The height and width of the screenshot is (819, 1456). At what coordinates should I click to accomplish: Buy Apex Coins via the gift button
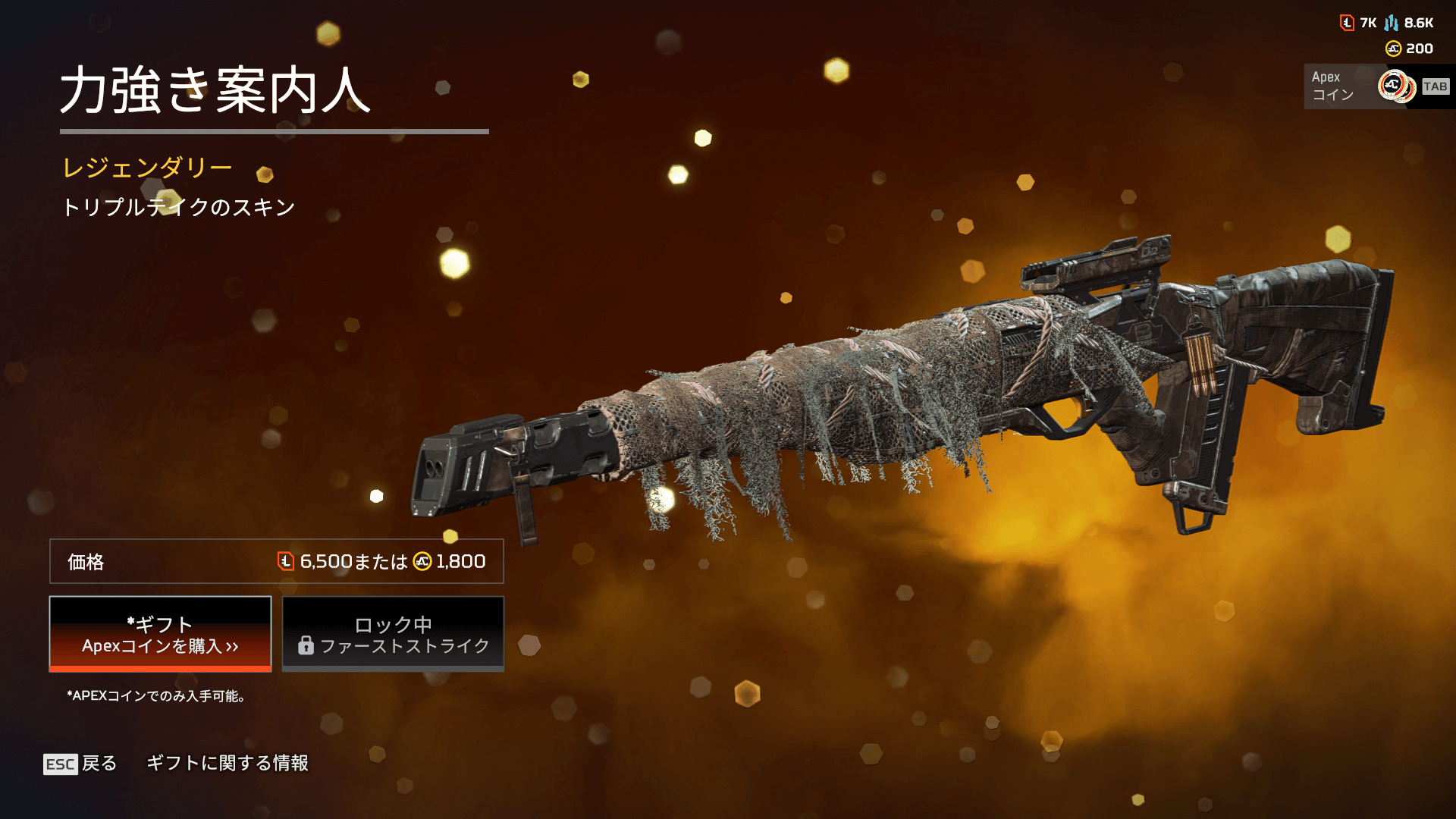point(160,634)
